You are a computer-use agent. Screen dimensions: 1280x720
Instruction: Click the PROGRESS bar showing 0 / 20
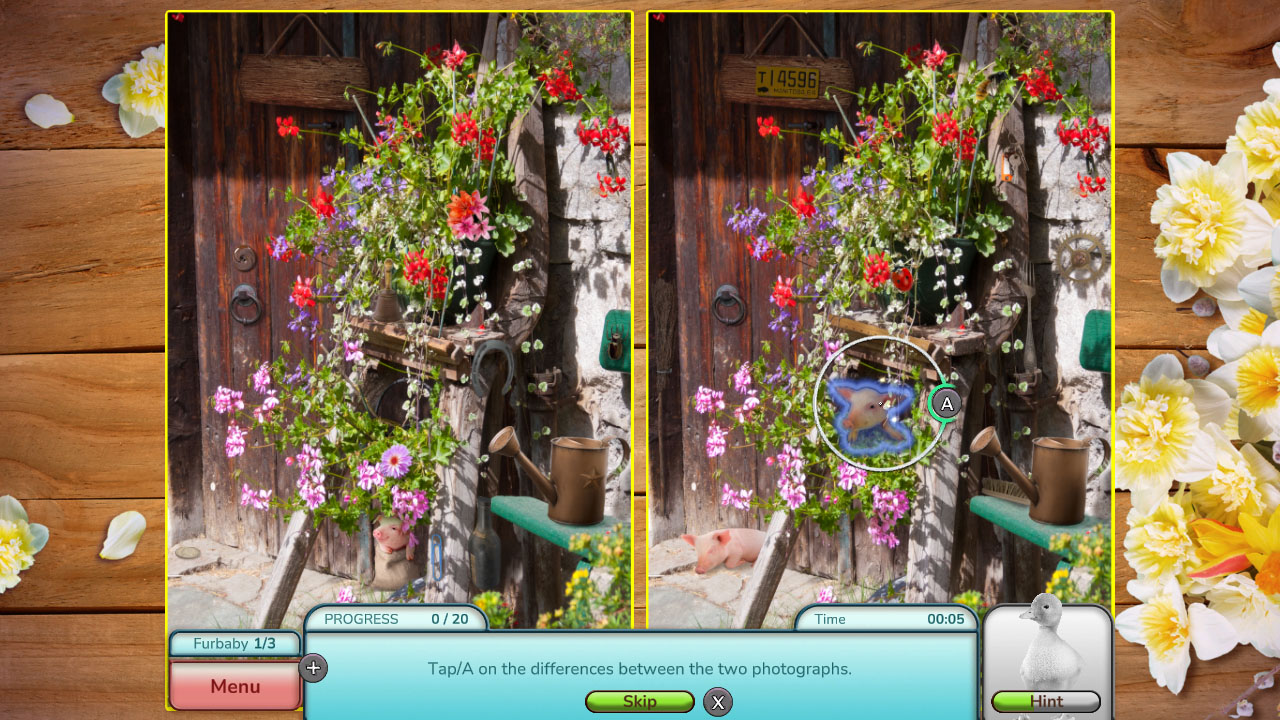pyautogui.click(x=396, y=619)
